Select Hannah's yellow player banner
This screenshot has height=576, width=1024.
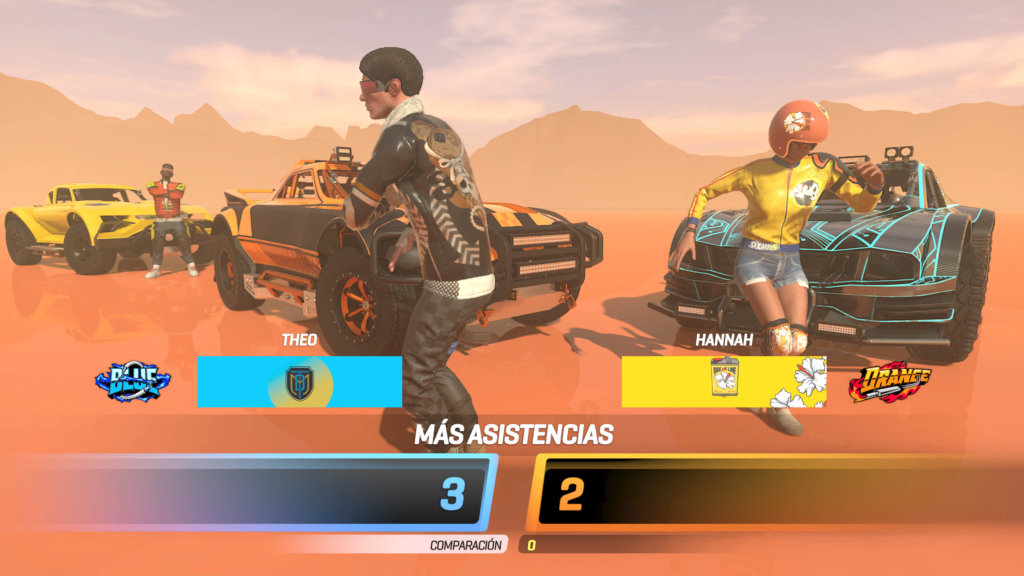click(x=723, y=382)
